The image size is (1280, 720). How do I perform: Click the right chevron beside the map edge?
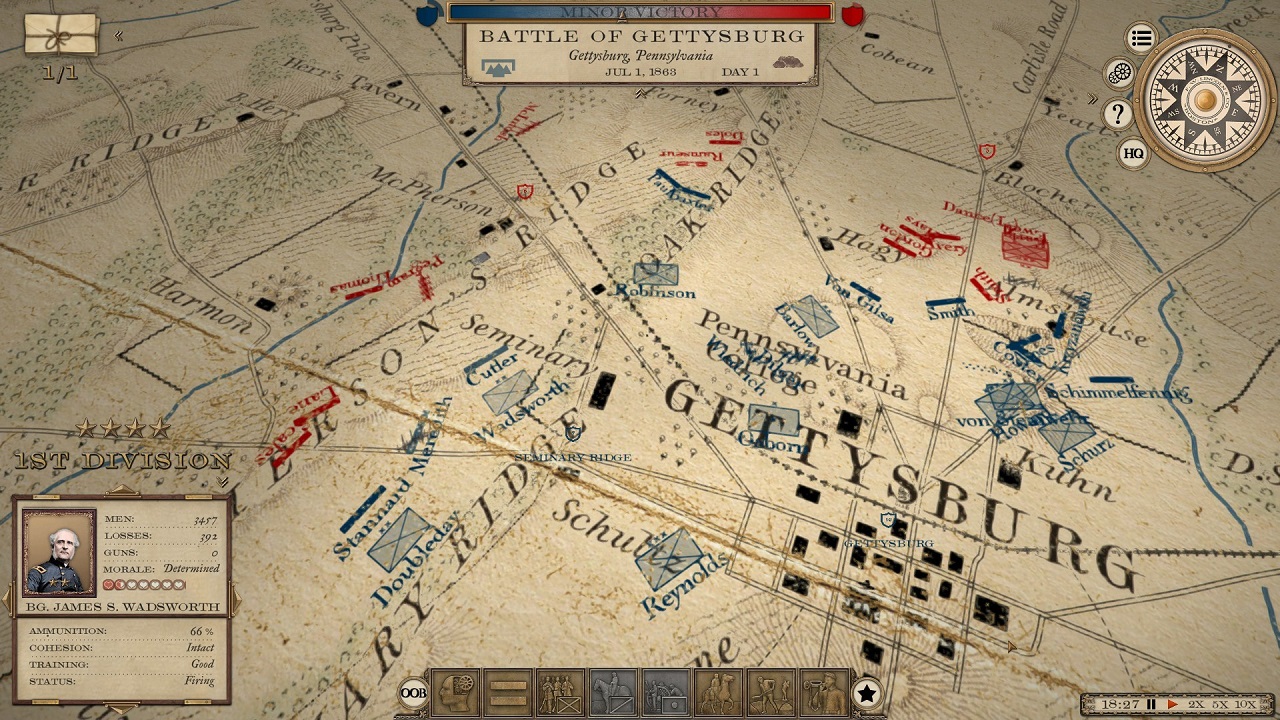tap(1090, 99)
